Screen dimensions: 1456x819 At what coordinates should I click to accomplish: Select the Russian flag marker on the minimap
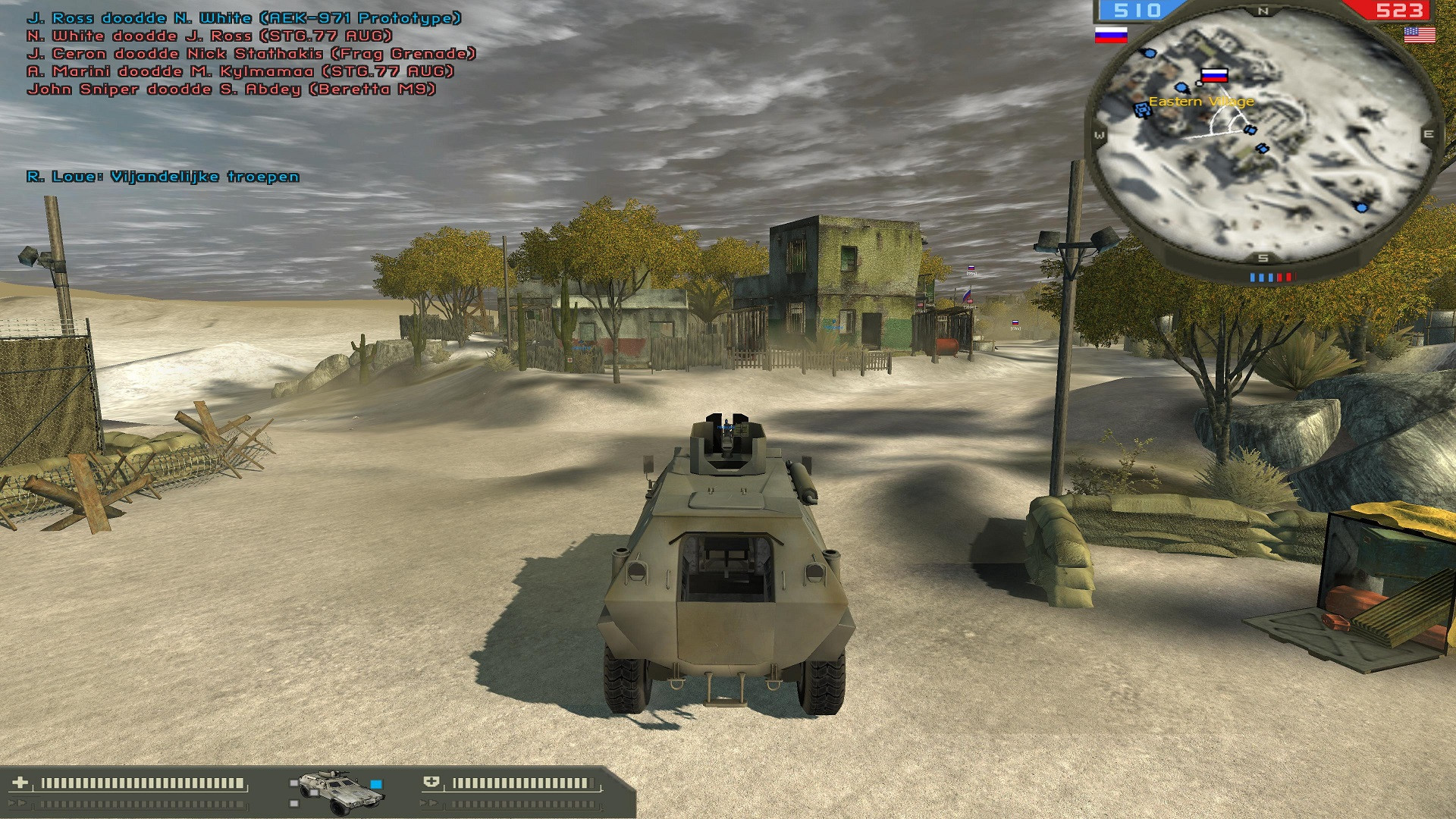[x=1214, y=76]
